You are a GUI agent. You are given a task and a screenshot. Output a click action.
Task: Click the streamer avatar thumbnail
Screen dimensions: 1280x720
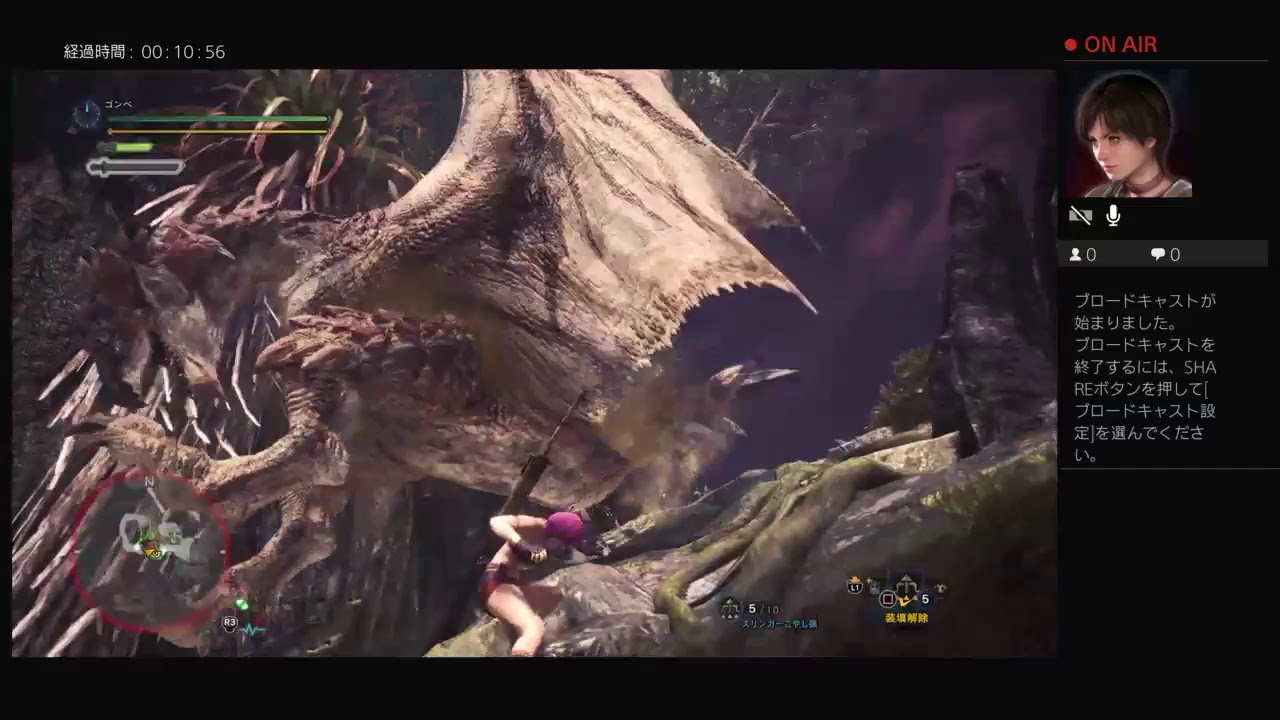[1130, 135]
